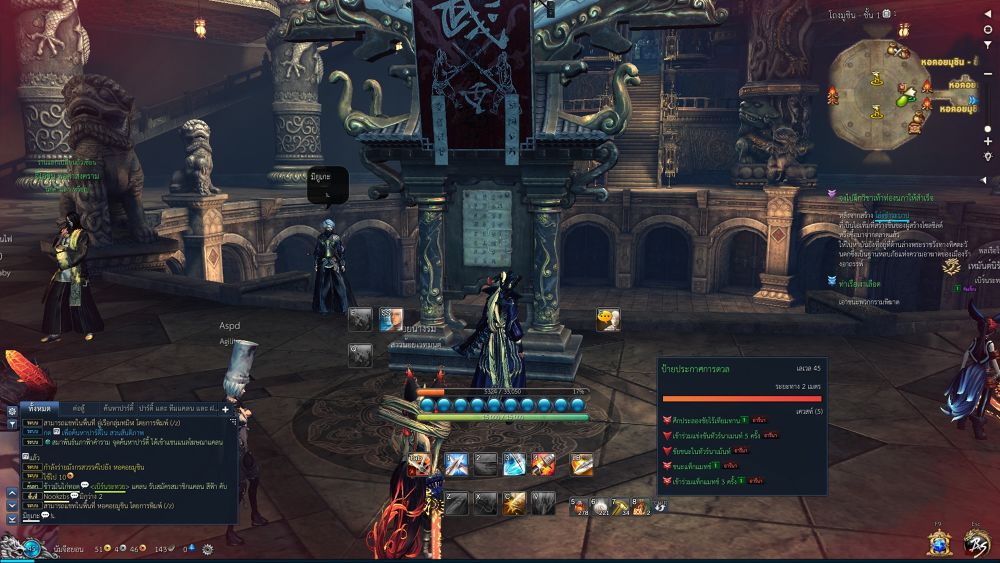Viewport: 1000px width, 563px height.
Task: Switch to the "ต่อสู้" chat tab
Action: click(x=78, y=408)
